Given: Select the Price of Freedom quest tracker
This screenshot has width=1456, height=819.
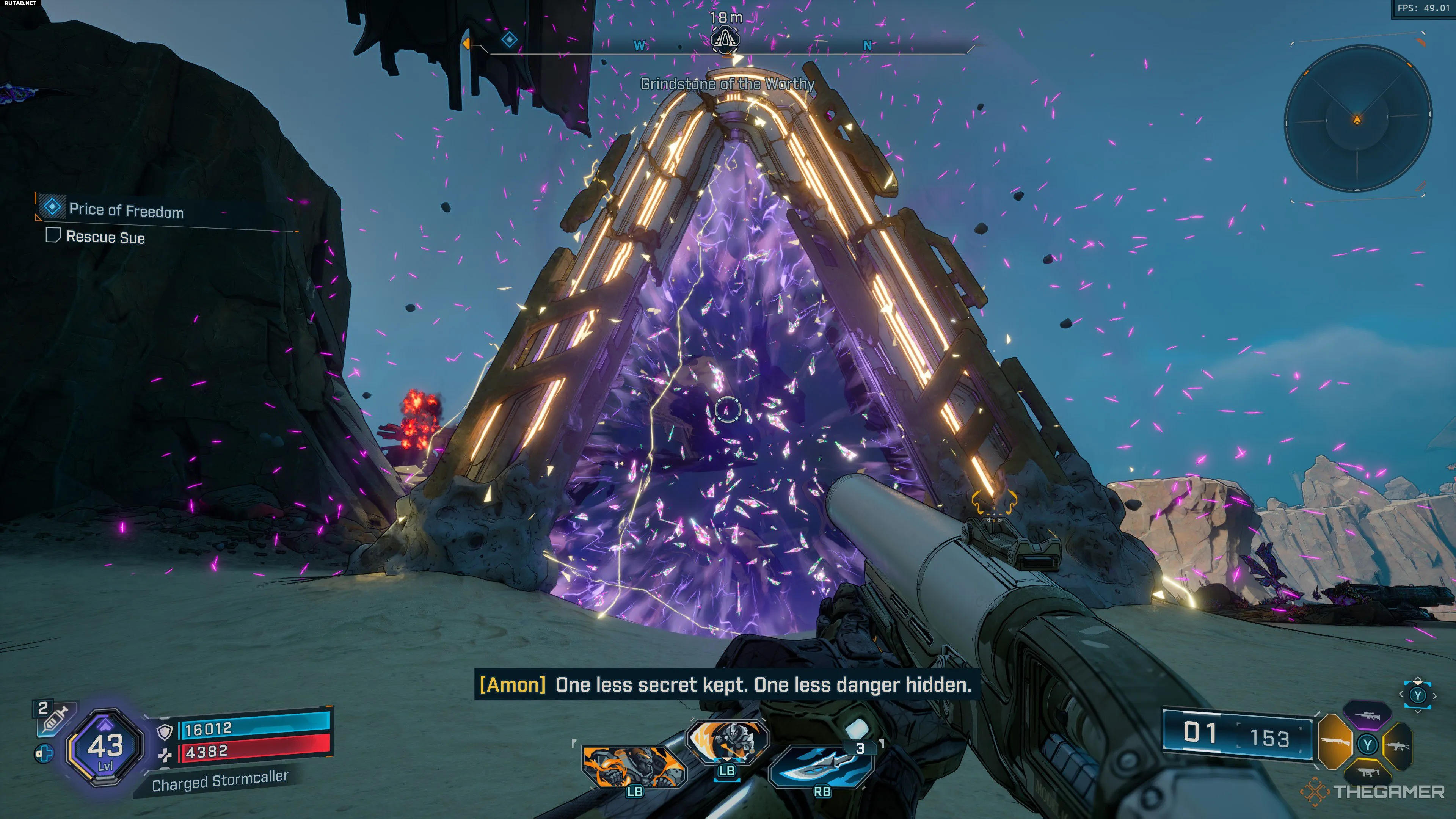Looking at the screenshot, I should tap(126, 210).
